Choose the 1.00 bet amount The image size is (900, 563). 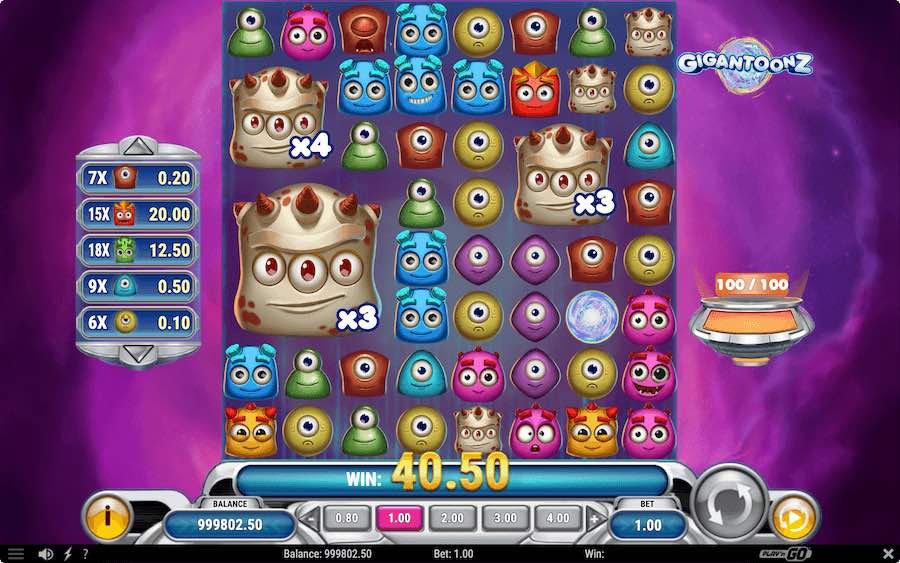click(x=400, y=518)
